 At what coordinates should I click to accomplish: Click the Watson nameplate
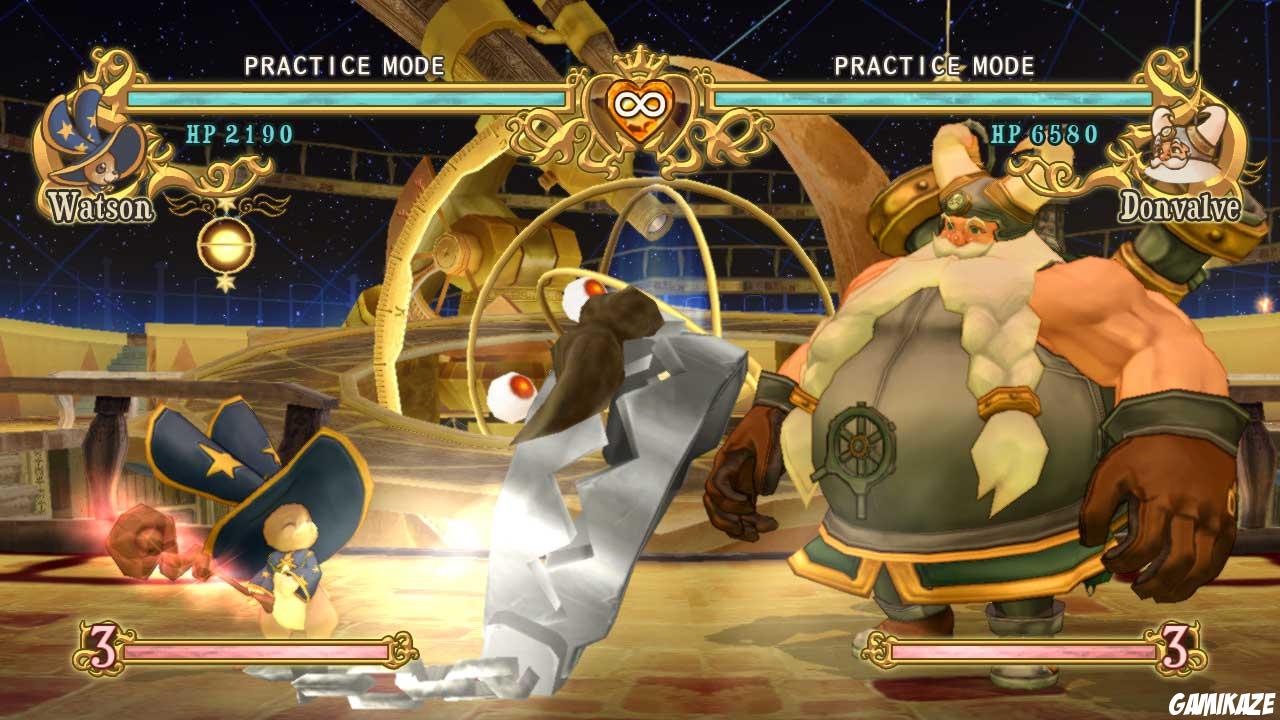point(101,207)
